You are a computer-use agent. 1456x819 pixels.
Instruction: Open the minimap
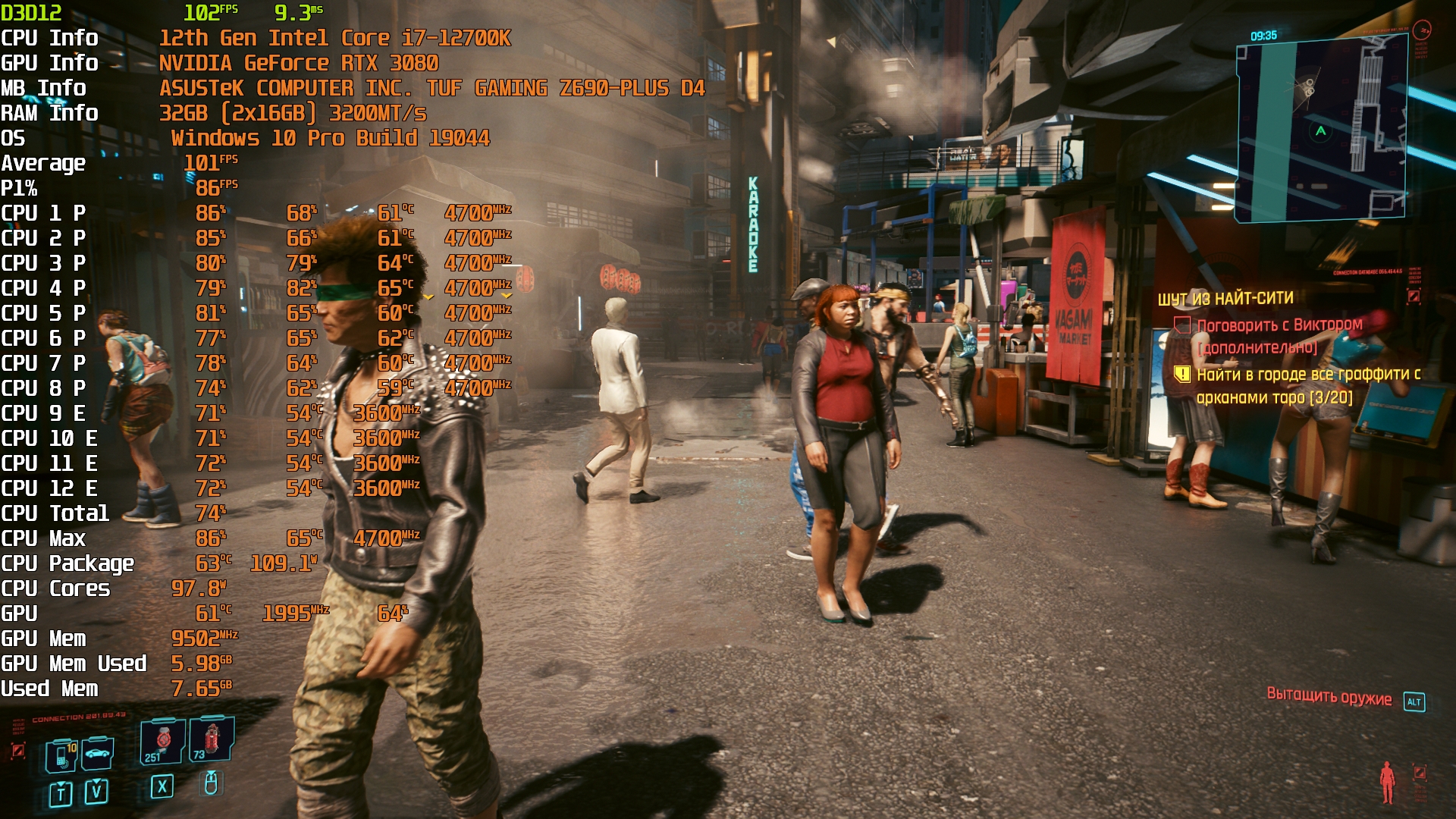[x=1321, y=129]
